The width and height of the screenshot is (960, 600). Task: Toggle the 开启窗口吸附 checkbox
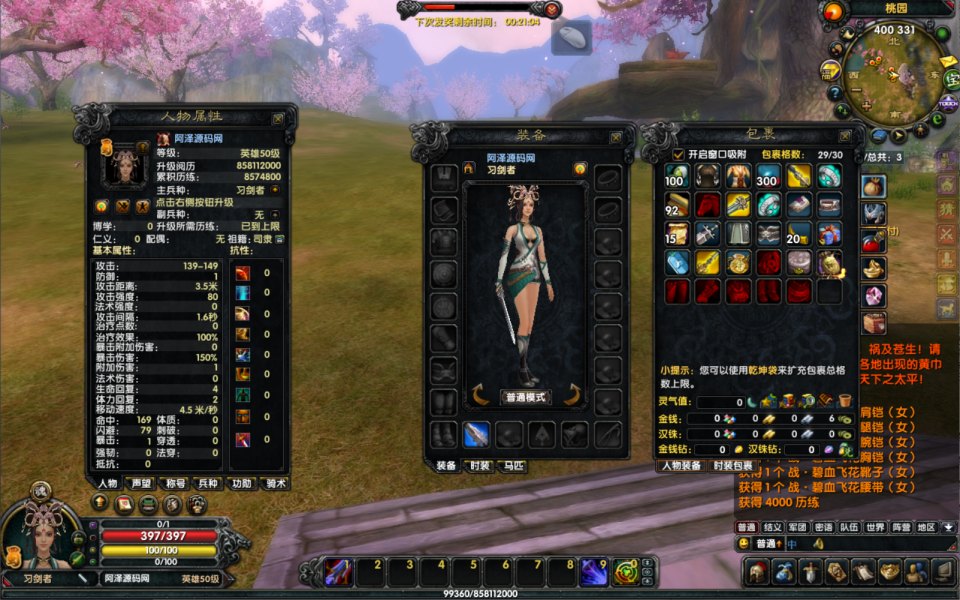pos(679,154)
